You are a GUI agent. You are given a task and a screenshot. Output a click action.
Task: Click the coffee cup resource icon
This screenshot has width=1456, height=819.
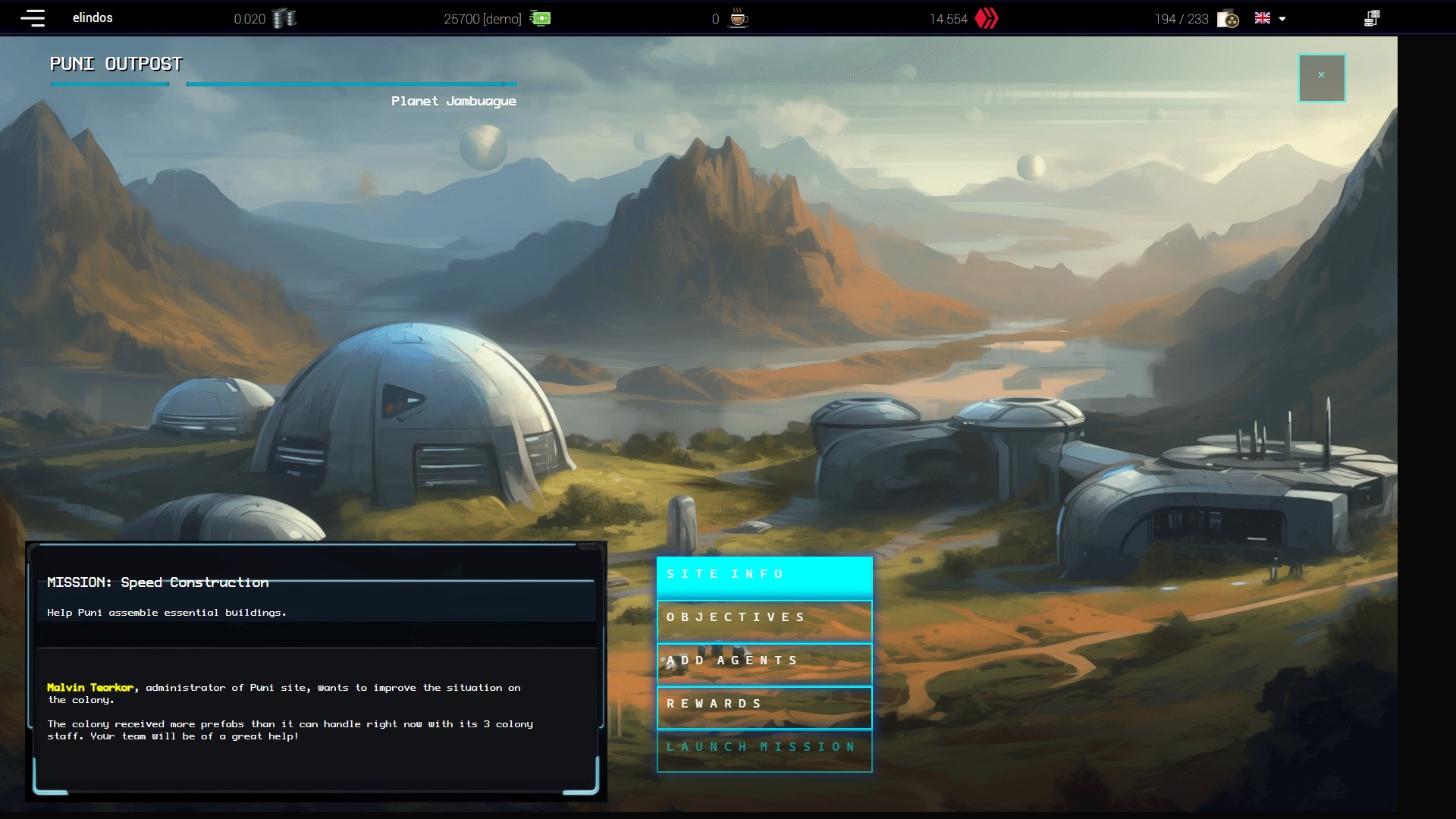[738, 18]
